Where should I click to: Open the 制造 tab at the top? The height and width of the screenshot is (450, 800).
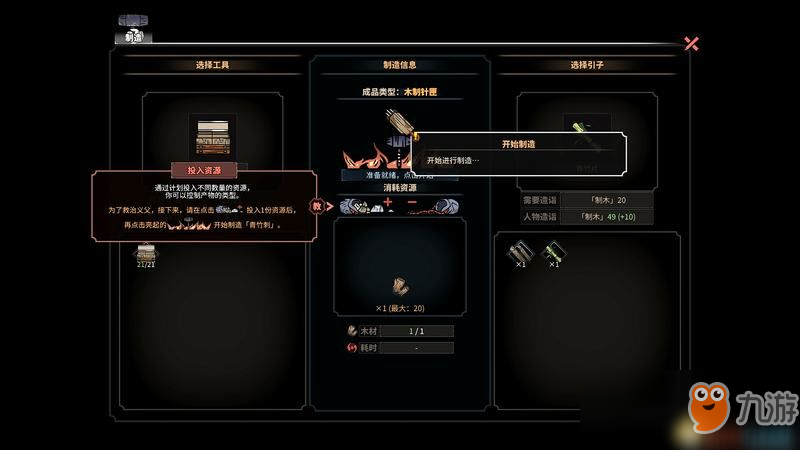131,36
